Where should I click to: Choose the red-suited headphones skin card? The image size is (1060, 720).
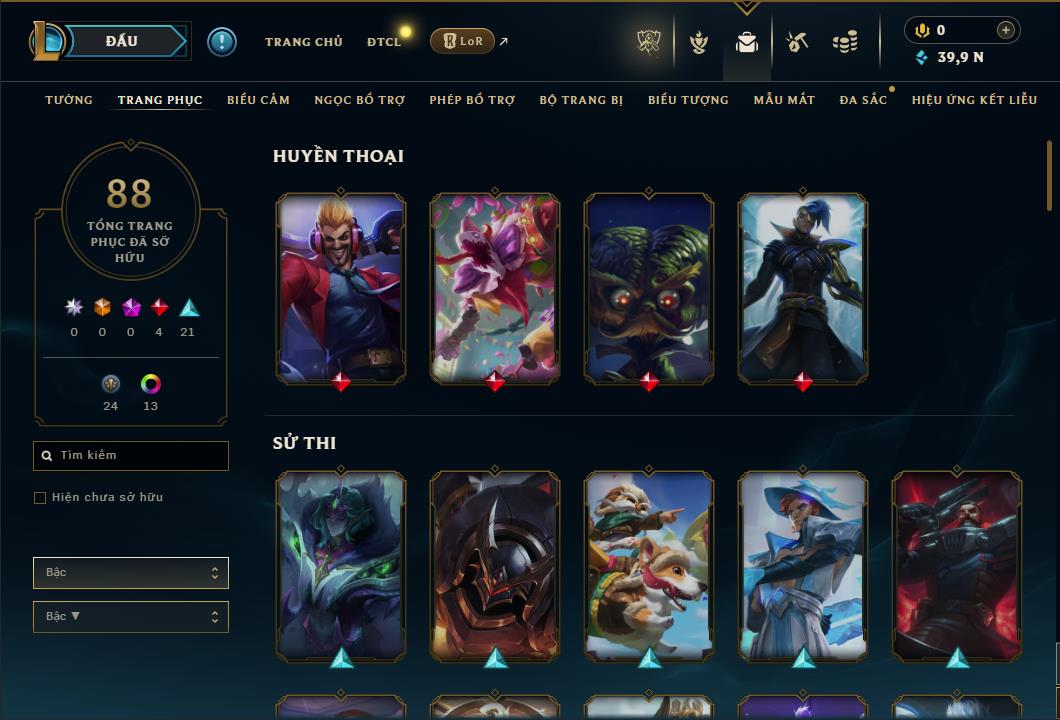coord(341,287)
